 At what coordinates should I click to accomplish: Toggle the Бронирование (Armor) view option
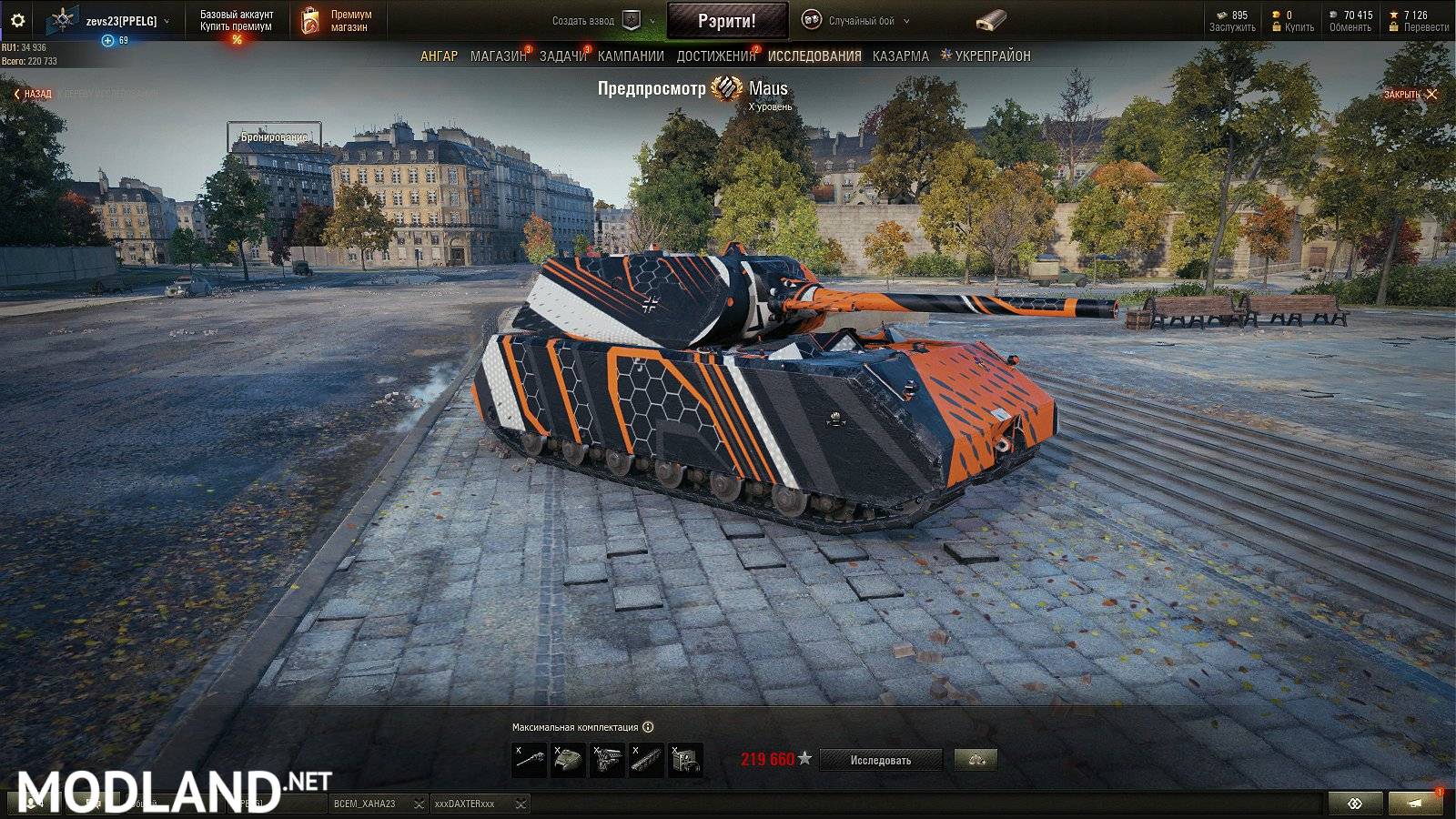(275, 136)
